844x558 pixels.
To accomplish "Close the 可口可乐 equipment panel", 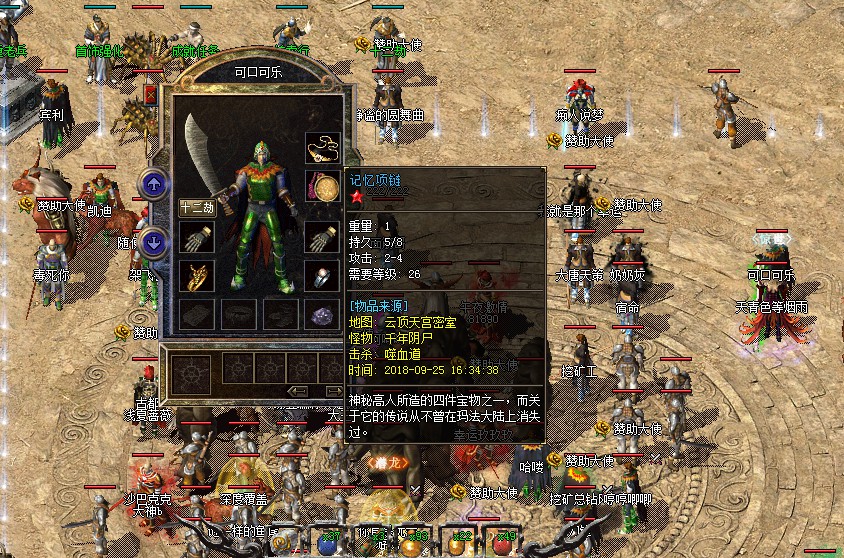I will coord(151,95).
